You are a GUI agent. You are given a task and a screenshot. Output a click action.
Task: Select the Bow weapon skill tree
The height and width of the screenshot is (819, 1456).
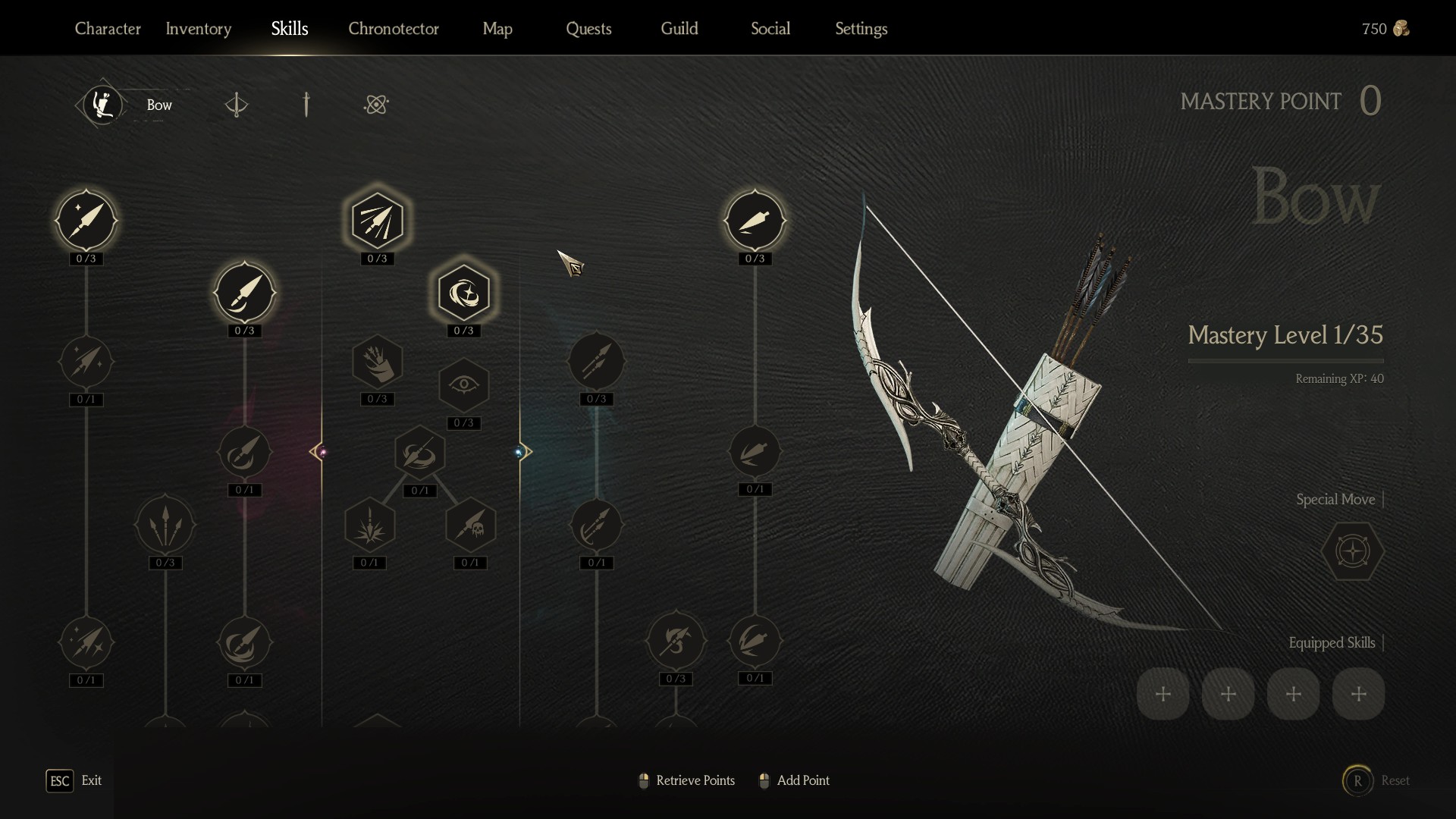click(x=104, y=105)
